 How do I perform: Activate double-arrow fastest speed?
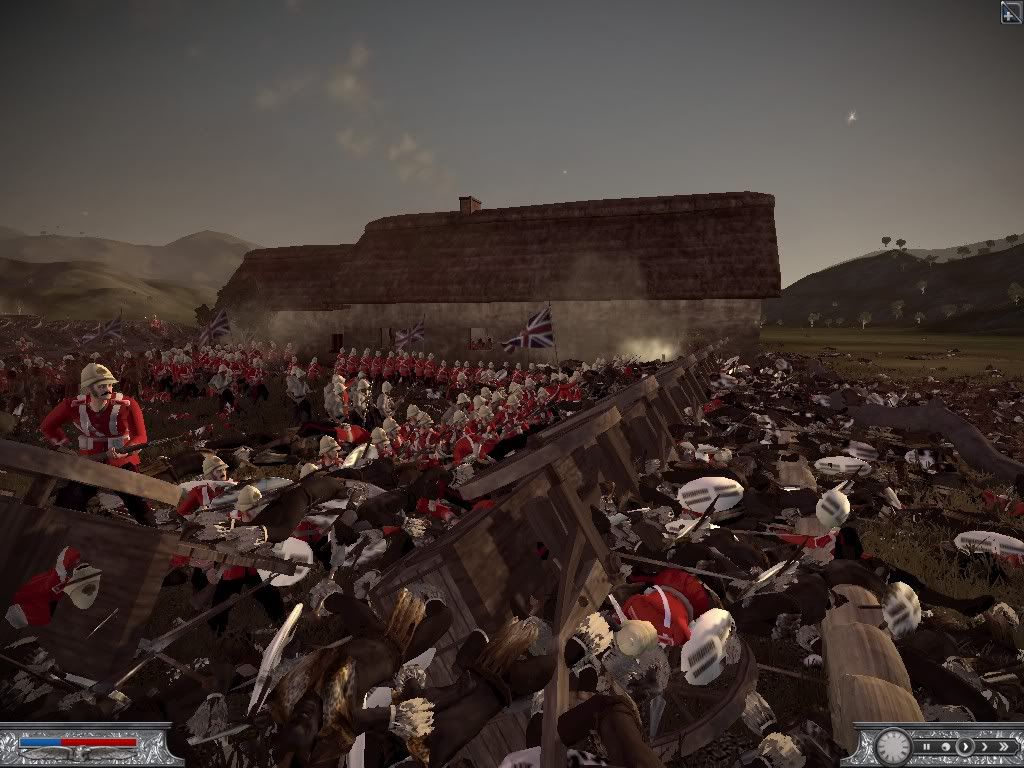click(x=1003, y=747)
